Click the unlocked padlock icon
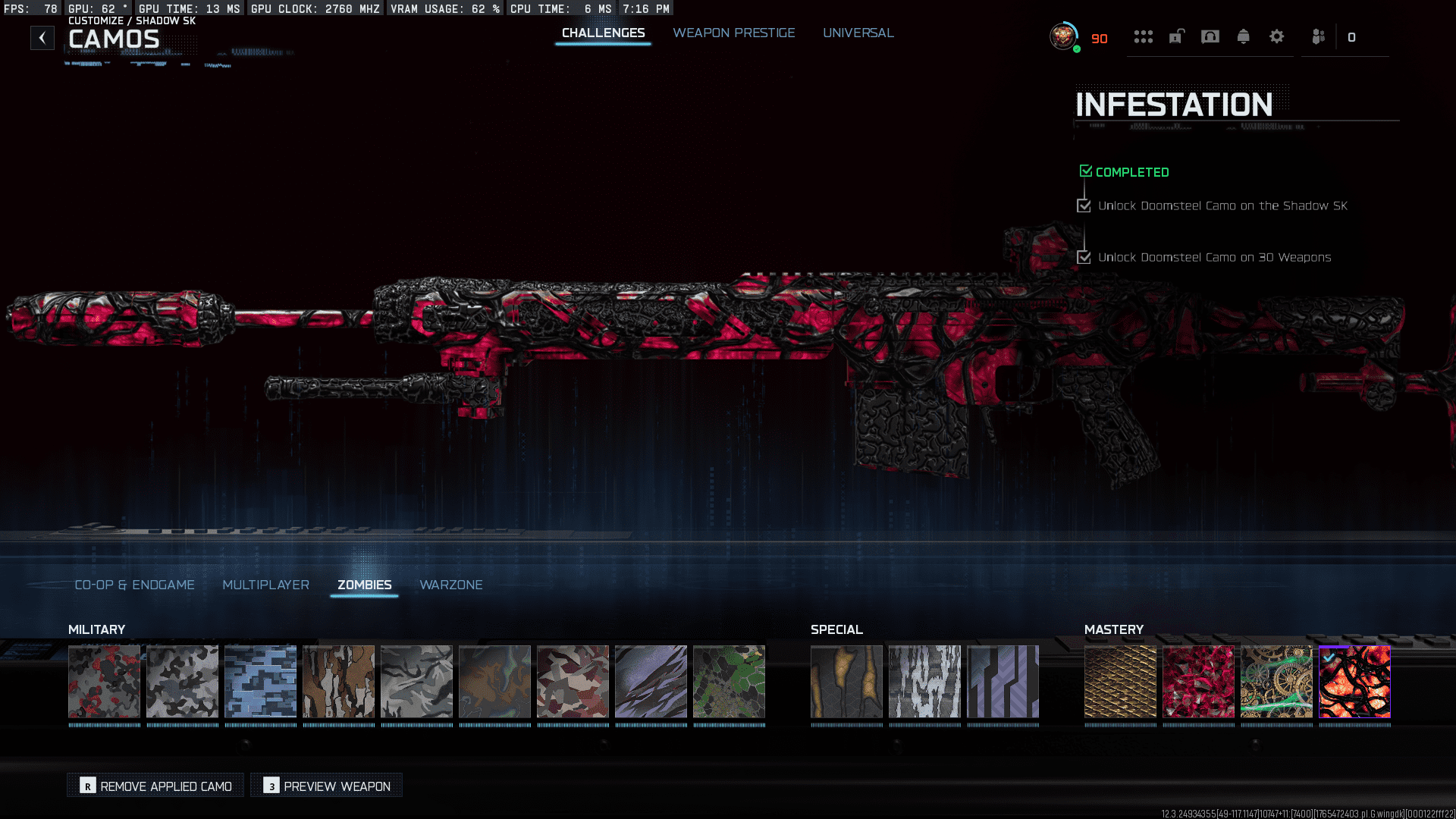This screenshot has width=1456, height=819. 1175,36
